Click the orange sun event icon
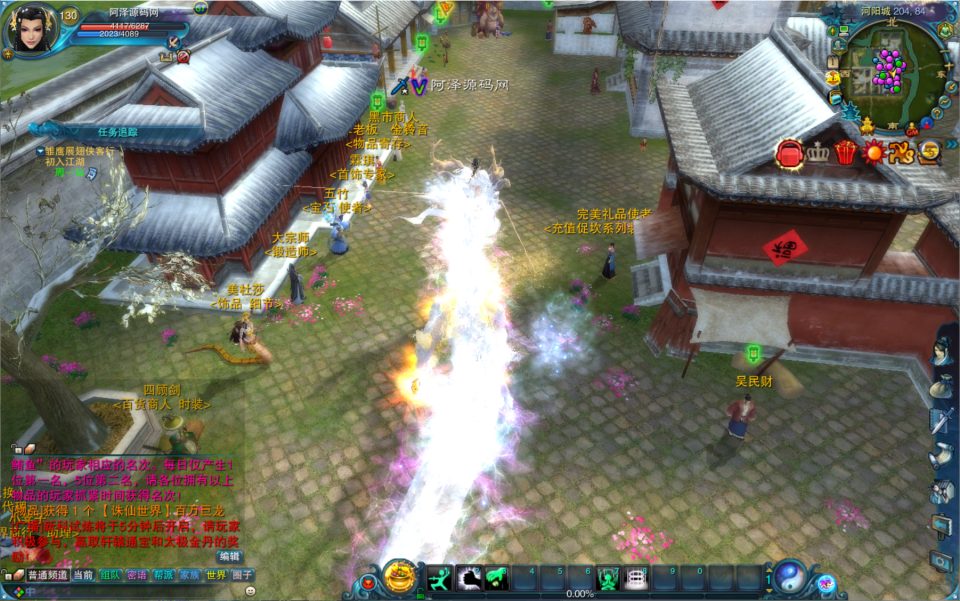960x601 pixels. tap(874, 153)
